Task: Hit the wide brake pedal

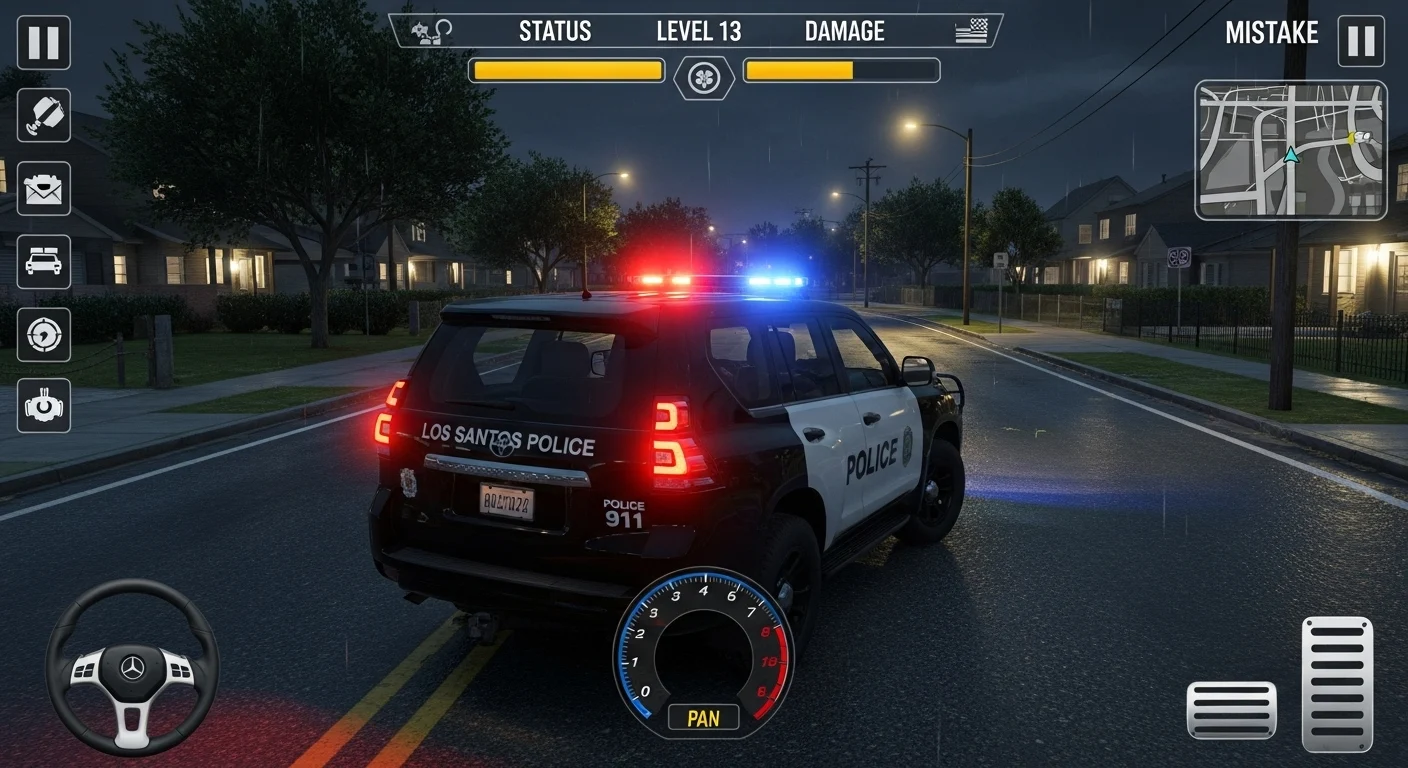Action: pyautogui.click(x=1231, y=710)
